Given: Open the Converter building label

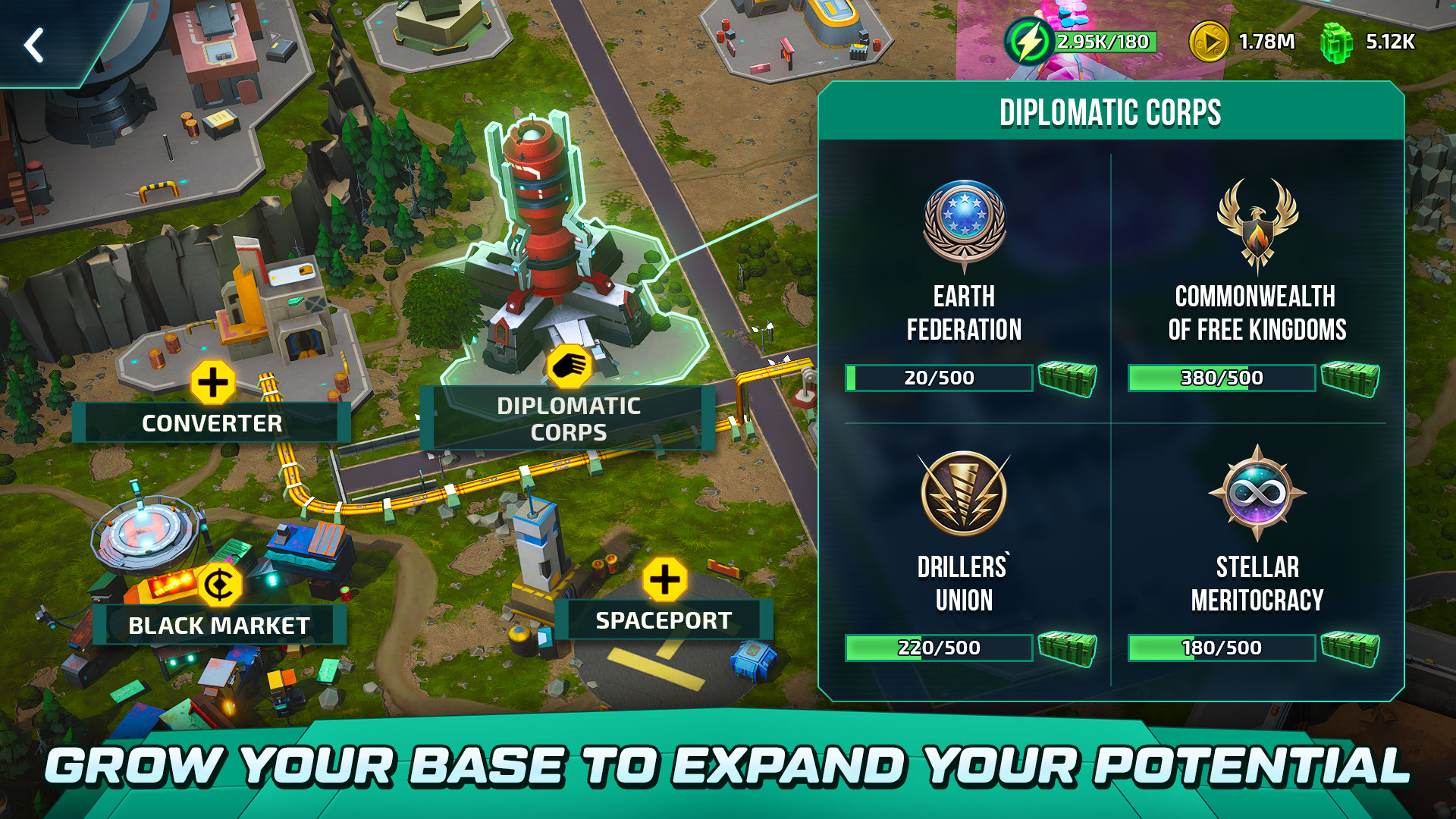Looking at the screenshot, I should [x=212, y=423].
